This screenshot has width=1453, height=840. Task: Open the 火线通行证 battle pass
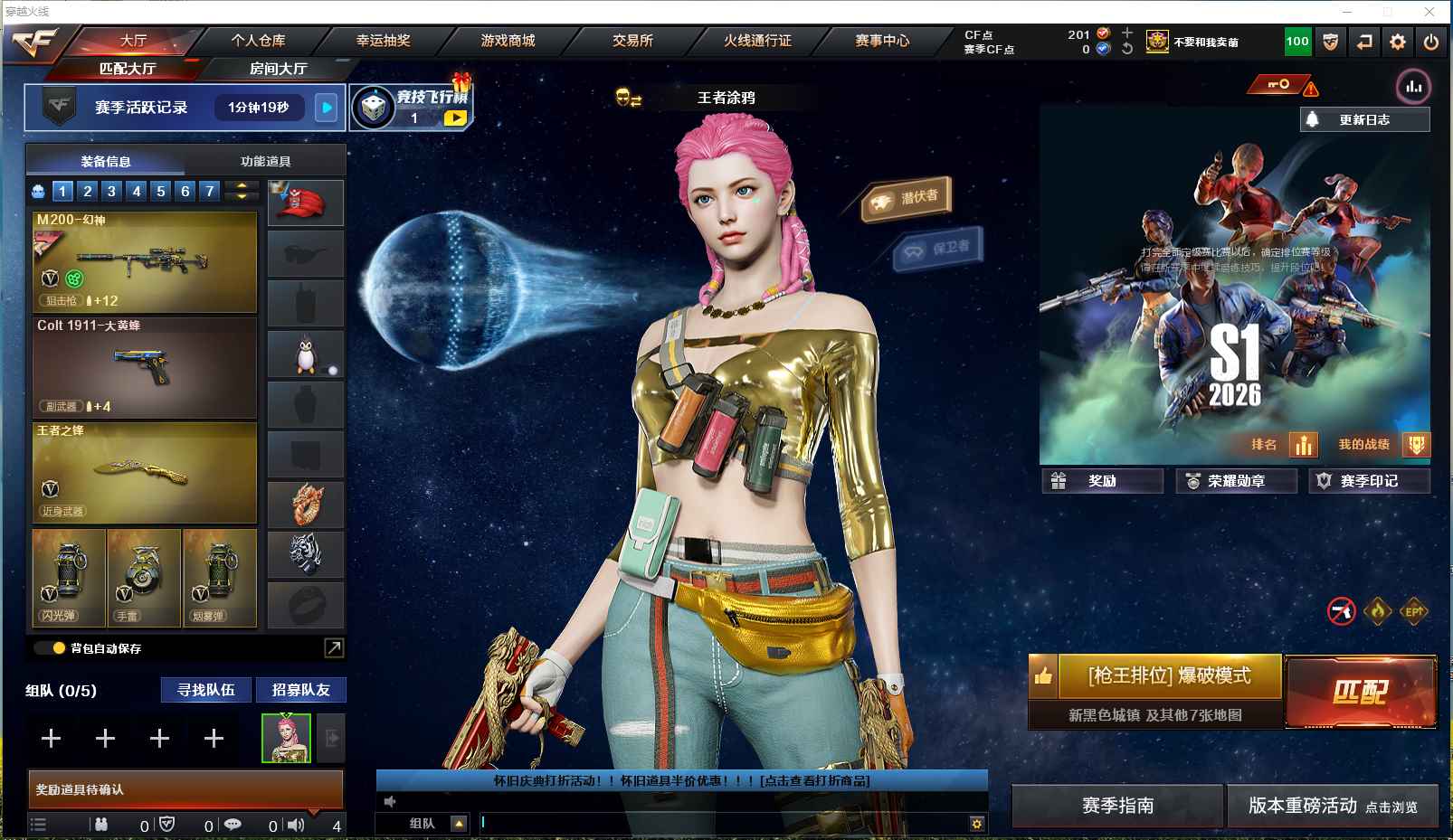tap(757, 41)
